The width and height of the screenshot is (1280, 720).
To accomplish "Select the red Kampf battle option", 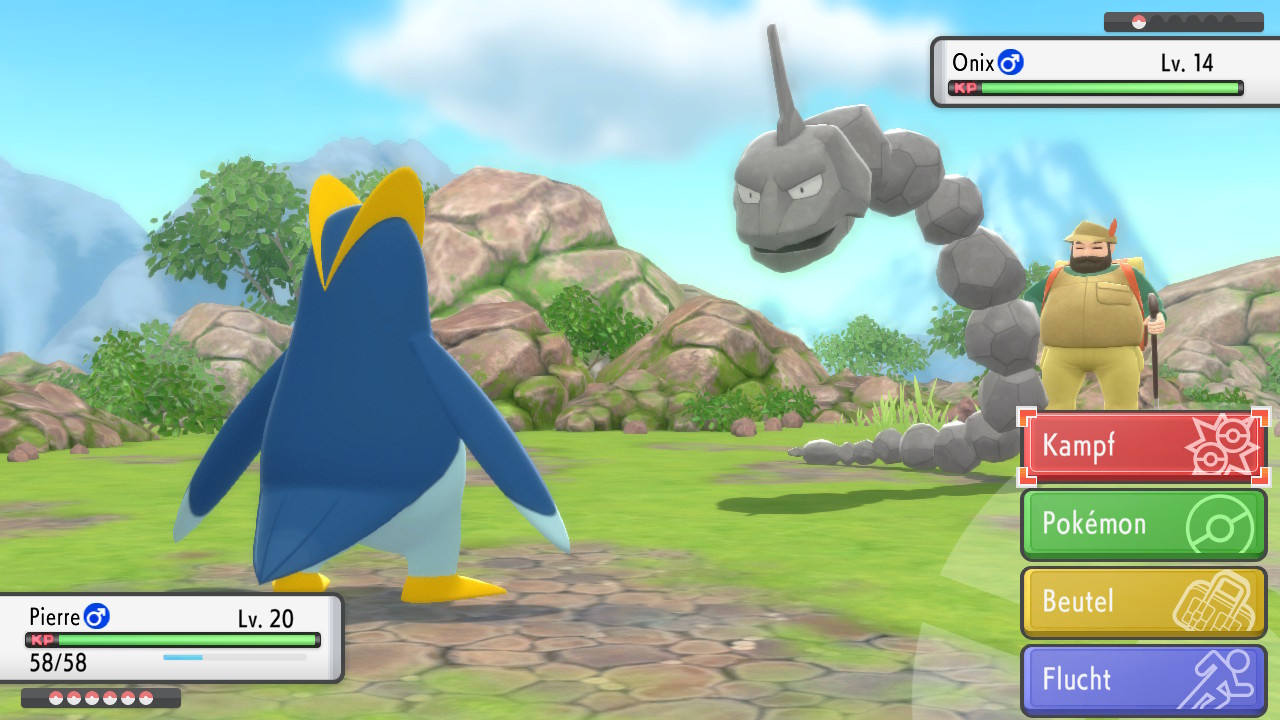I will pyautogui.click(x=1143, y=447).
